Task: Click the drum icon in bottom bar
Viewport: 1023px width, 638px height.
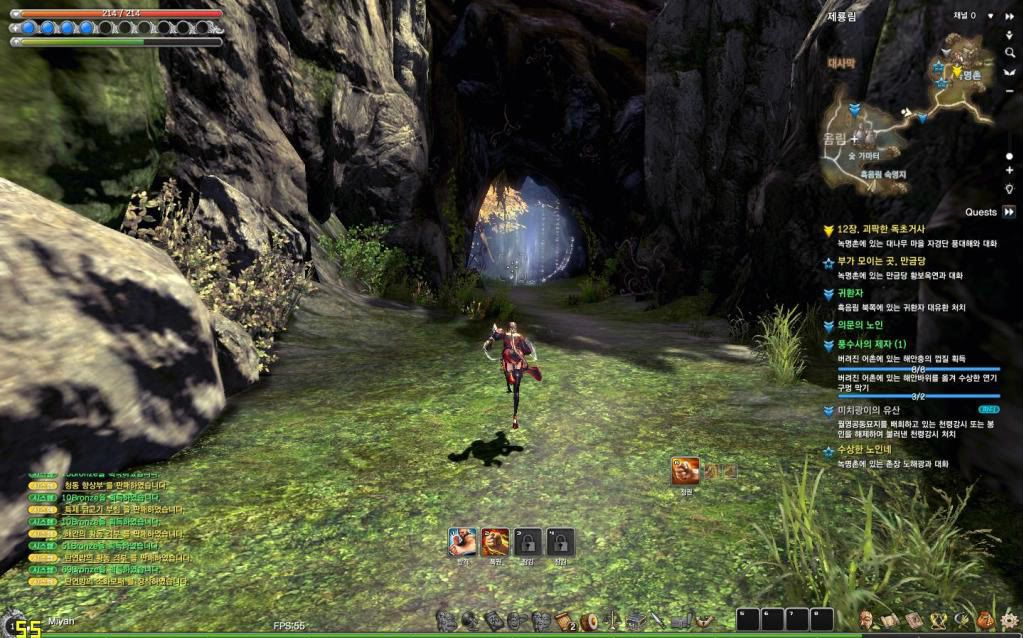Action: (x=589, y=622)
